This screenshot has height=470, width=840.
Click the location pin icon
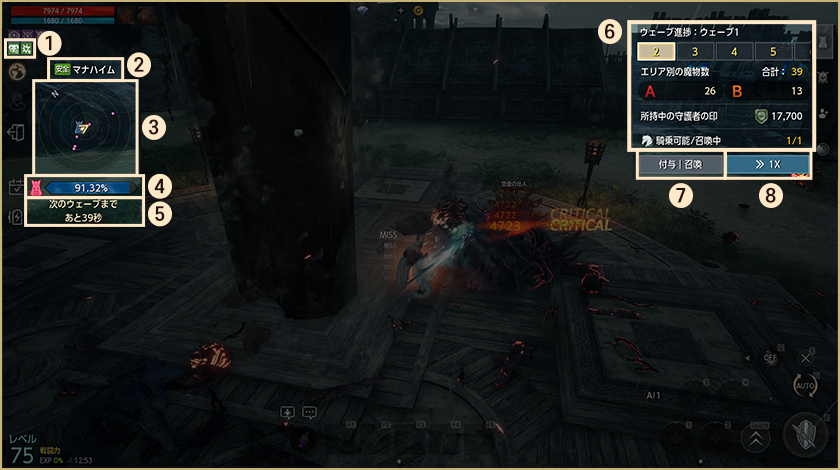click(17, 101)
